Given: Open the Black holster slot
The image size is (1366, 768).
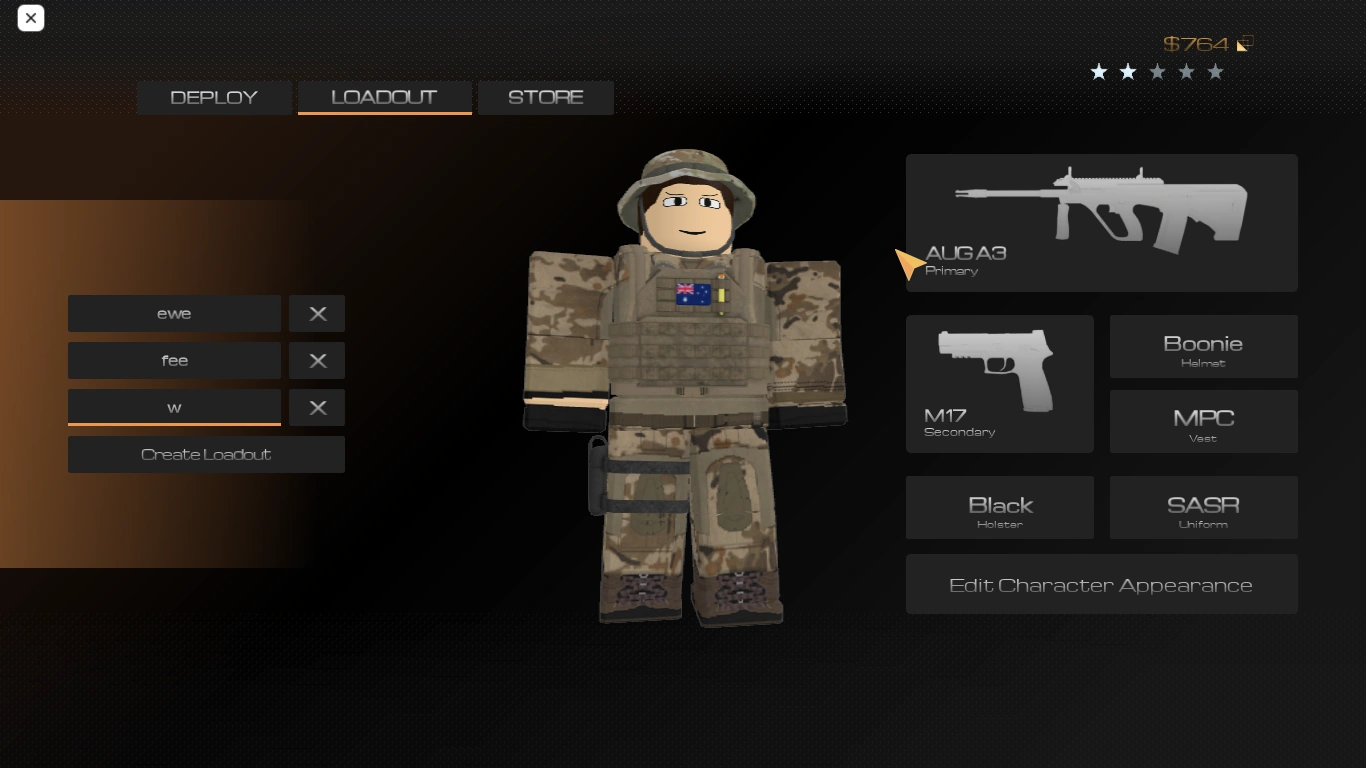Looking at the screenshot, I should pyautogui.click(x=999, y=507).
